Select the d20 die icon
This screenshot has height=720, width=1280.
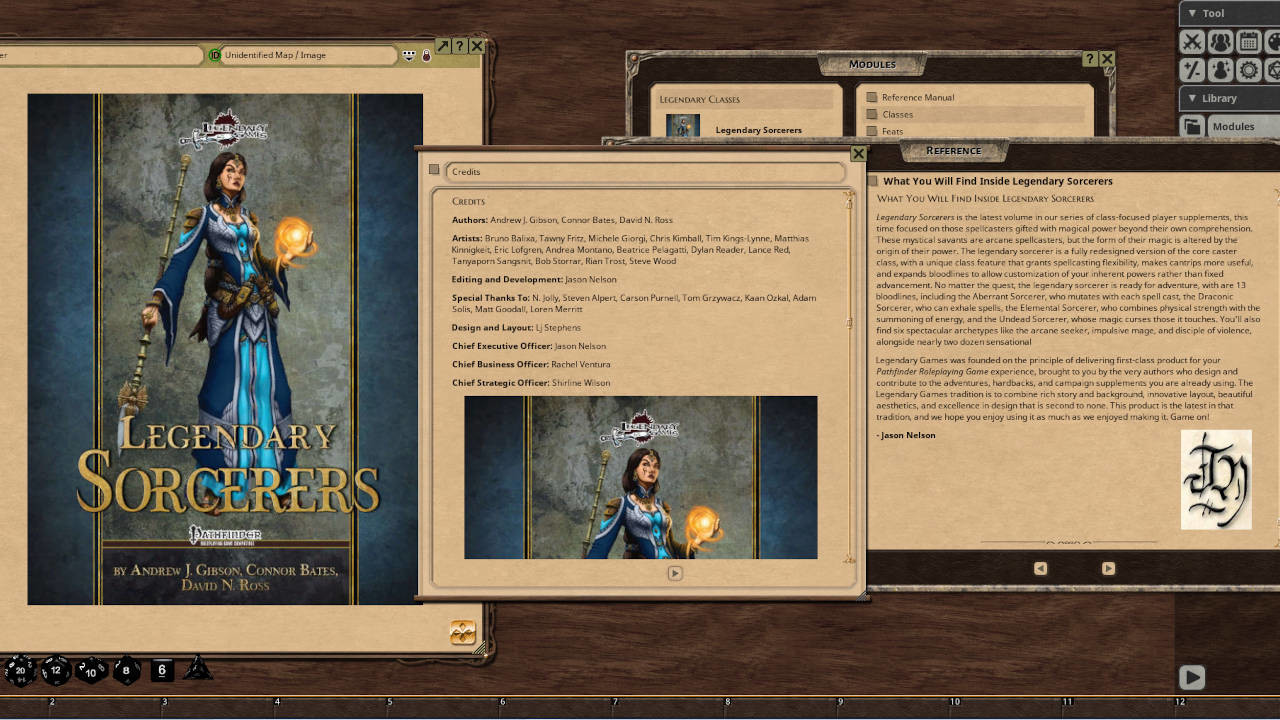click(x=20, y=670)
